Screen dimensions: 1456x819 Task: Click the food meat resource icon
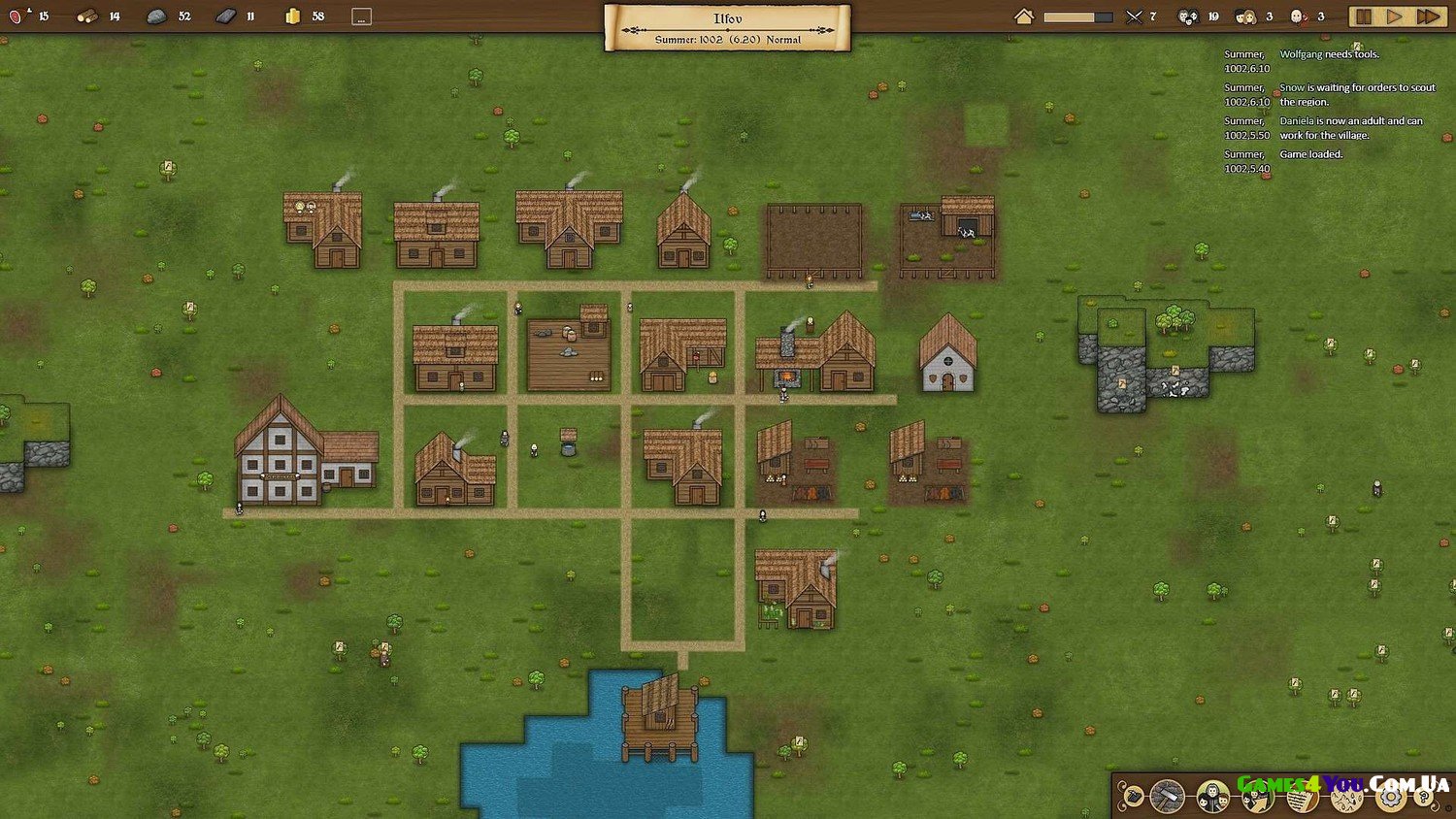click(17, 16)
